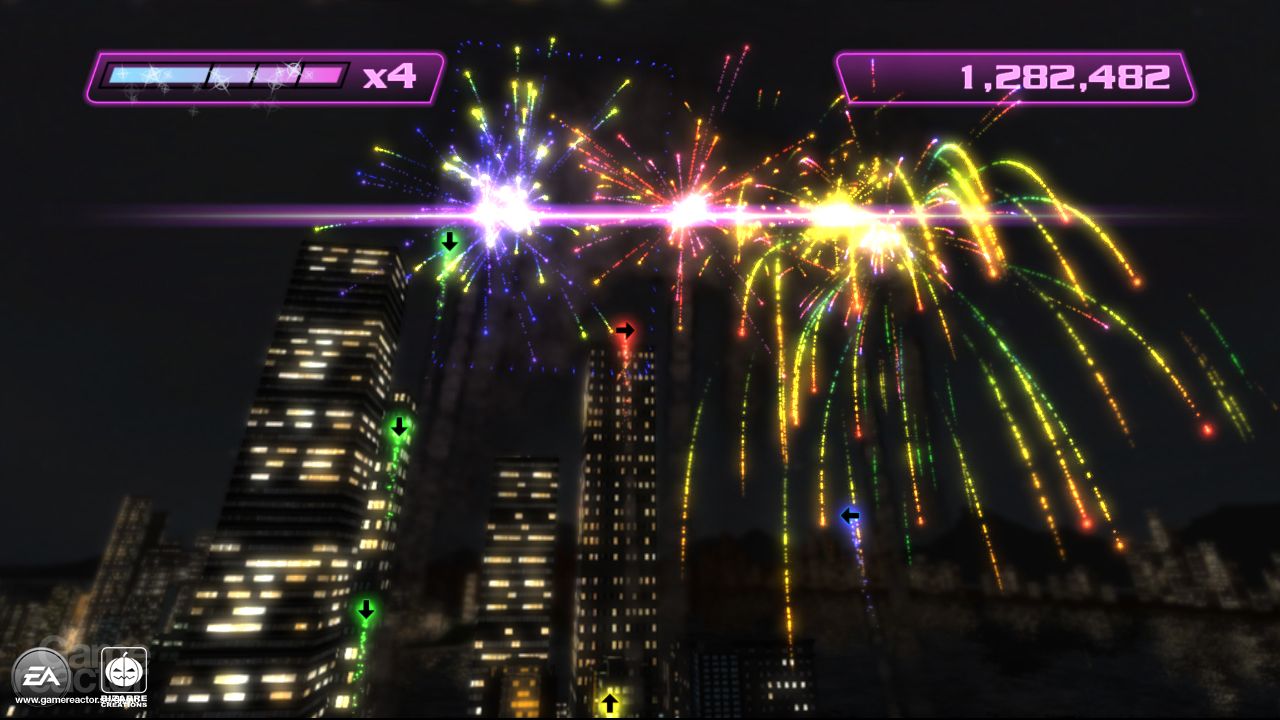Open the score counter reading 1,282,482

[x=1063, y=73]
